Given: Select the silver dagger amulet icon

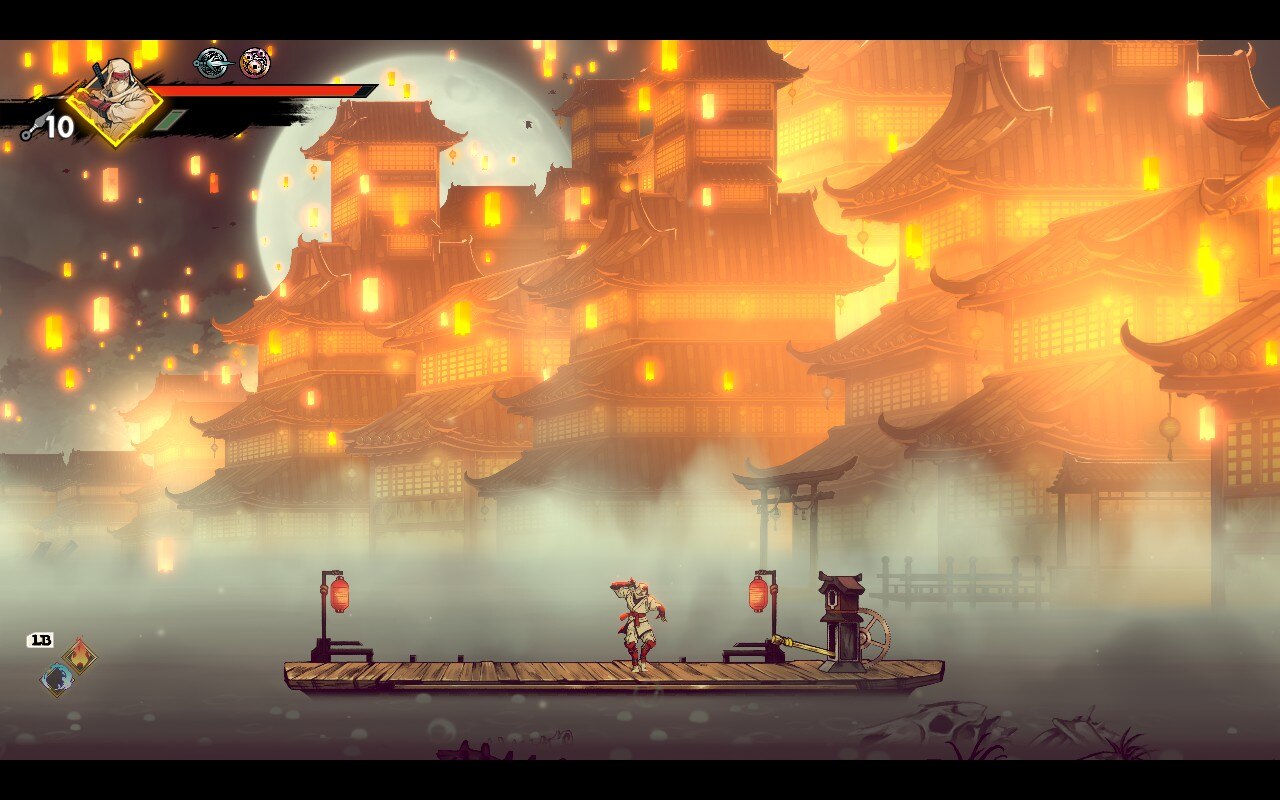Looking at the screenshot, I should click(x=211, y=63).
